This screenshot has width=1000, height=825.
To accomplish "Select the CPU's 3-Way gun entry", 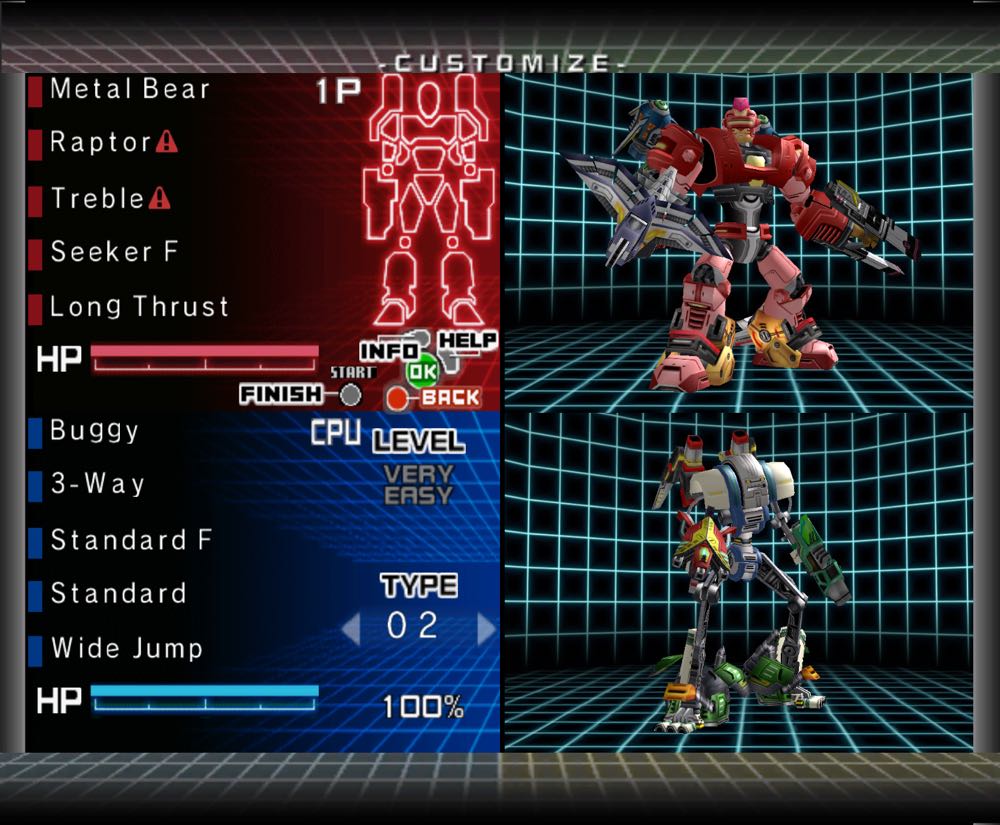I will tap(98, 485).
